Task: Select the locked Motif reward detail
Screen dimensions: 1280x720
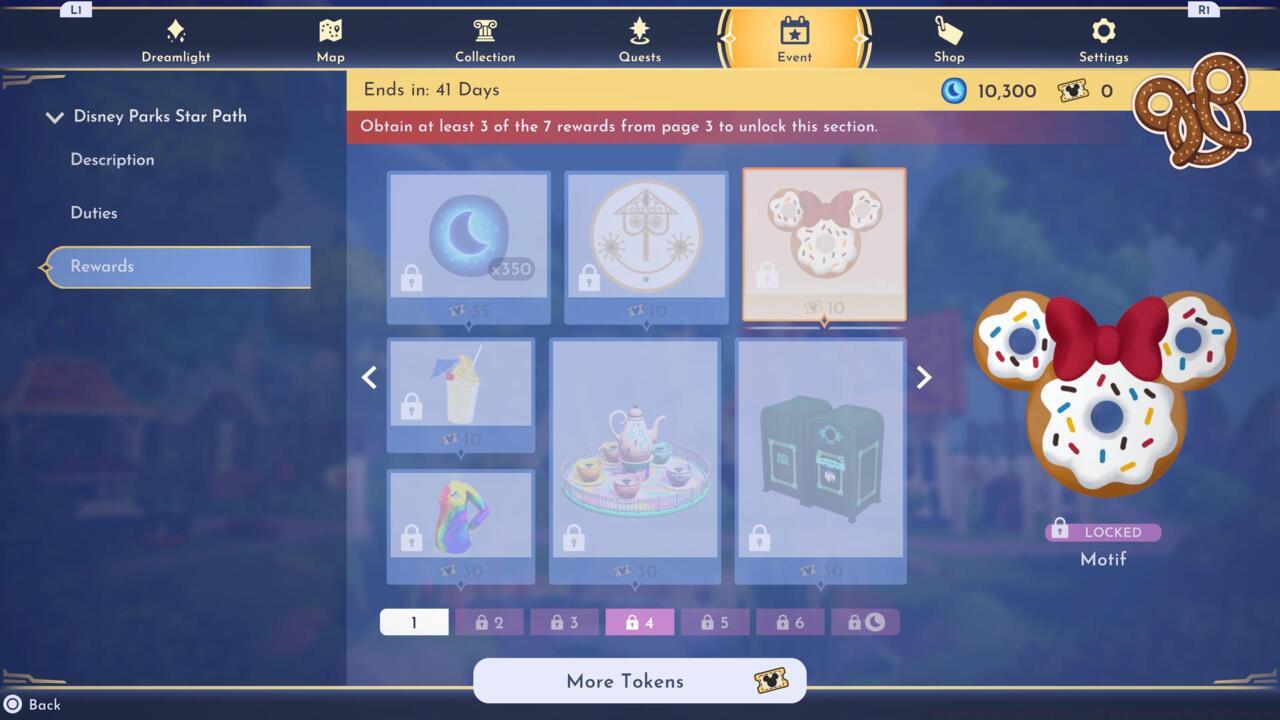Action: click(x=1103, y=532)
